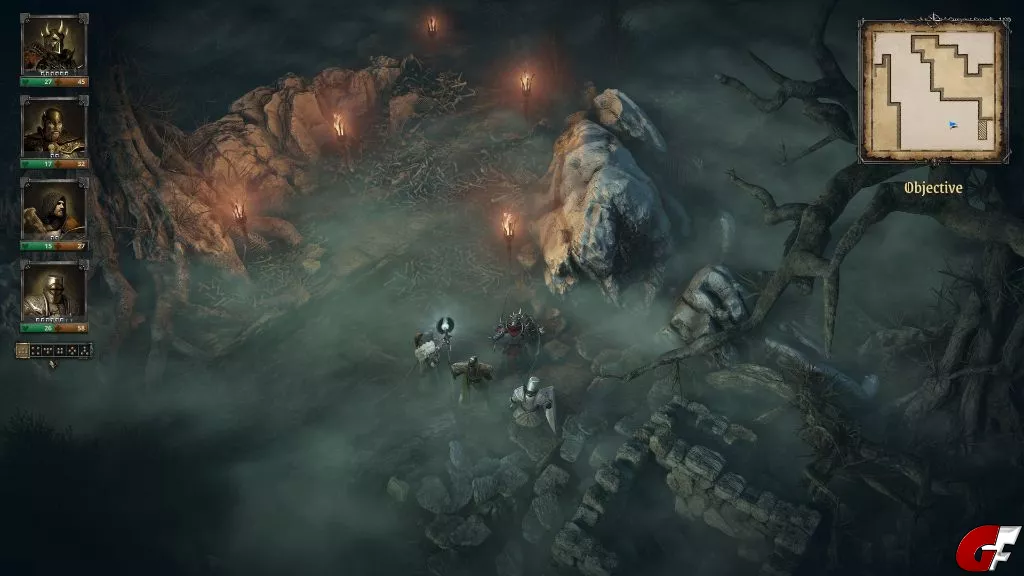This screenshot has width=1024, height=576.
Task: Select the horned-helmet warrior portrait
Action: click(54, 44)
